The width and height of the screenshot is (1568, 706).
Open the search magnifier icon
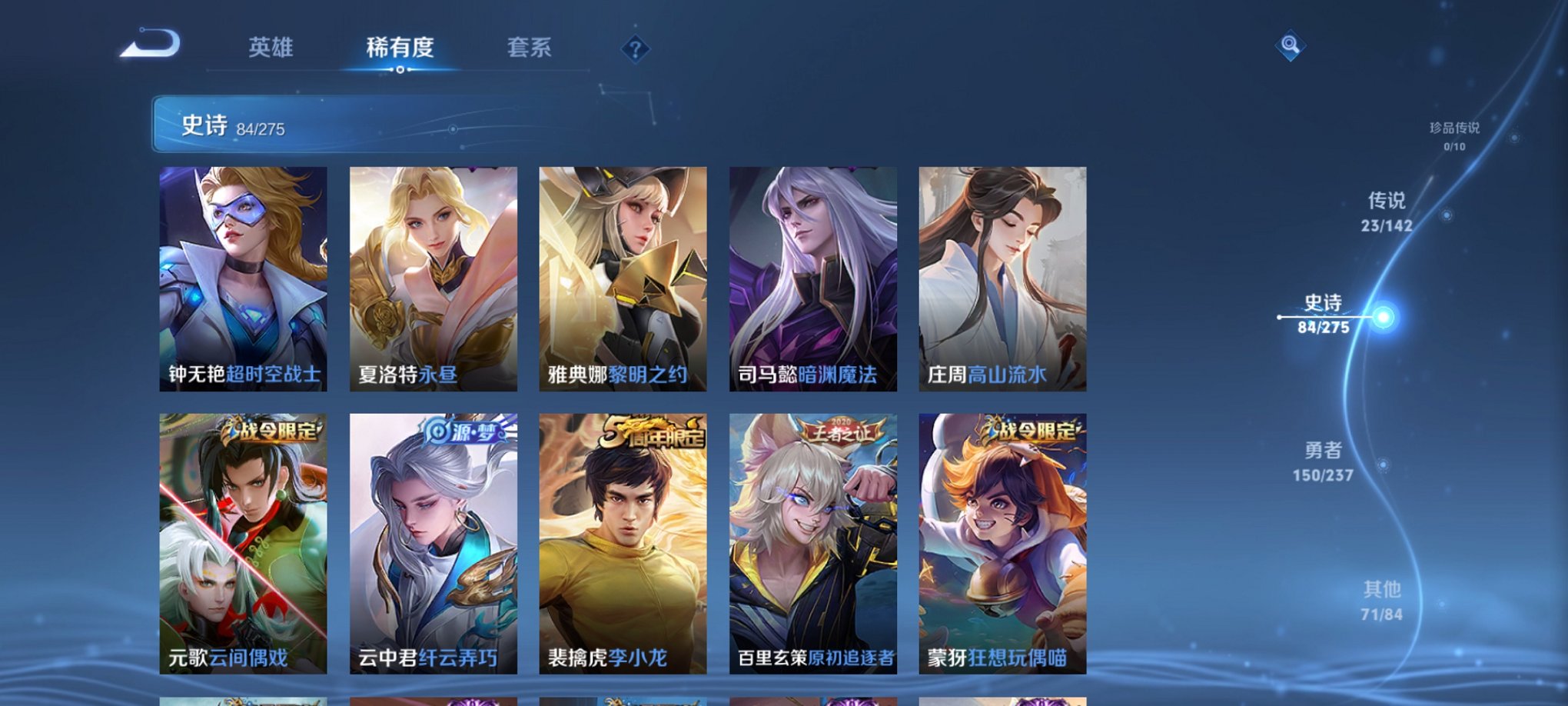click(x=1291, y=46)
